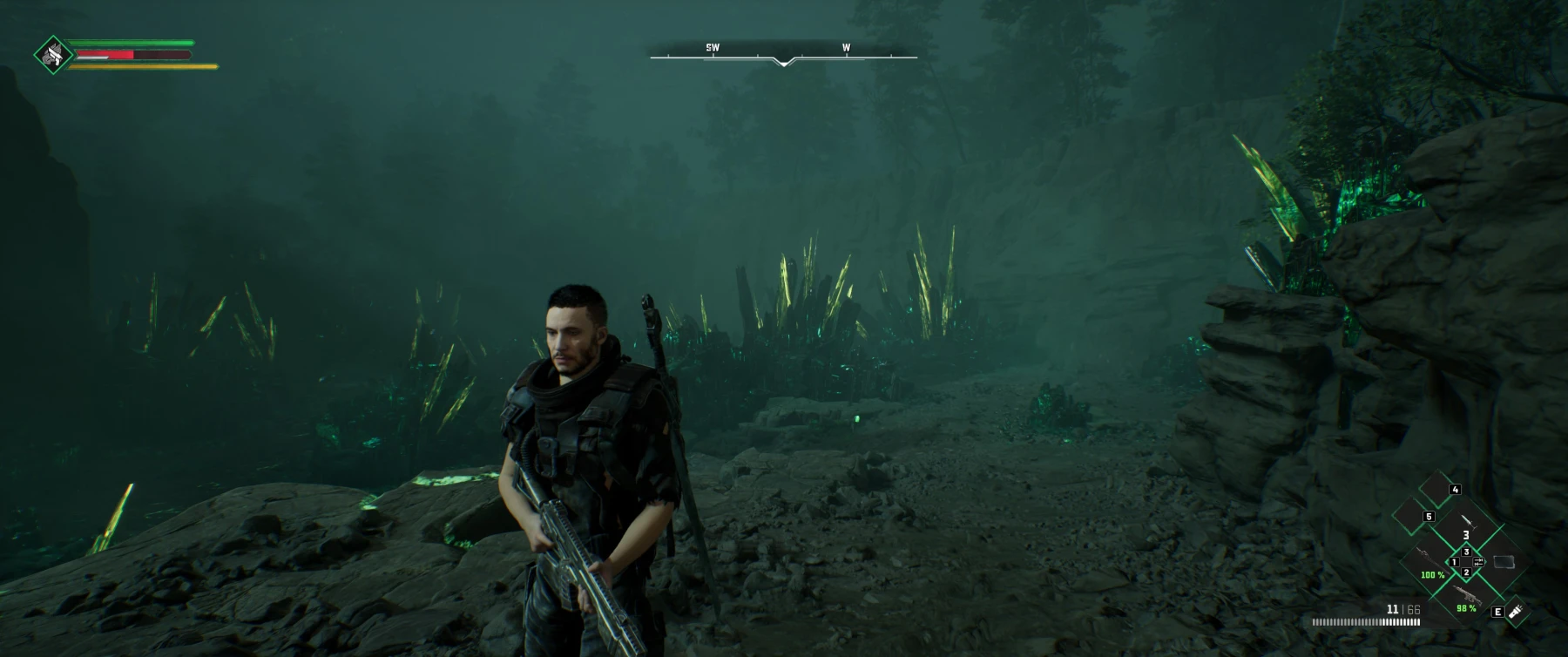
Task: Open the tablet device slot
Action: pyautogui.click(x=1504, y=561)
